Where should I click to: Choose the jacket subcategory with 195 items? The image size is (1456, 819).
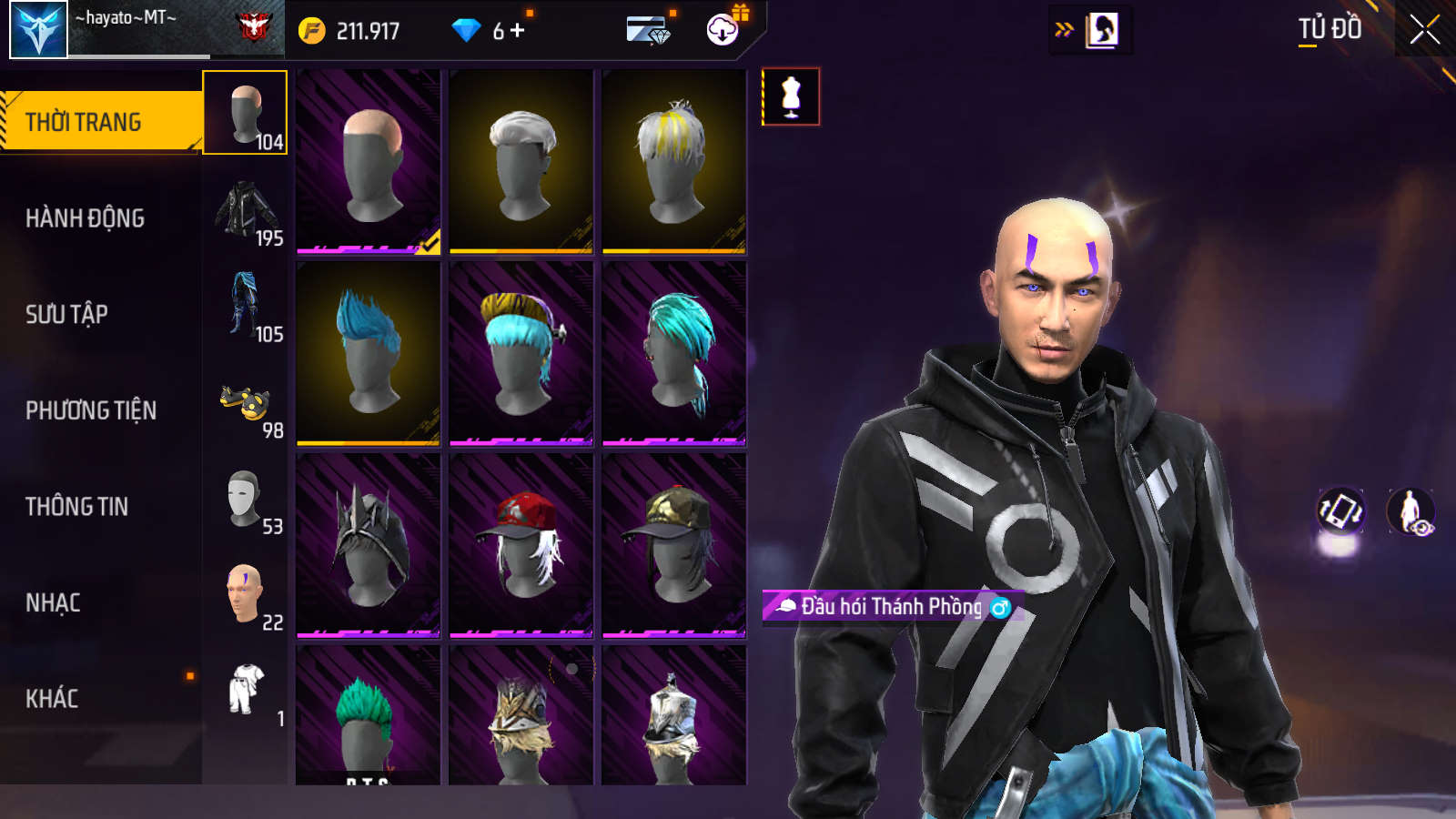coord(246,210)
